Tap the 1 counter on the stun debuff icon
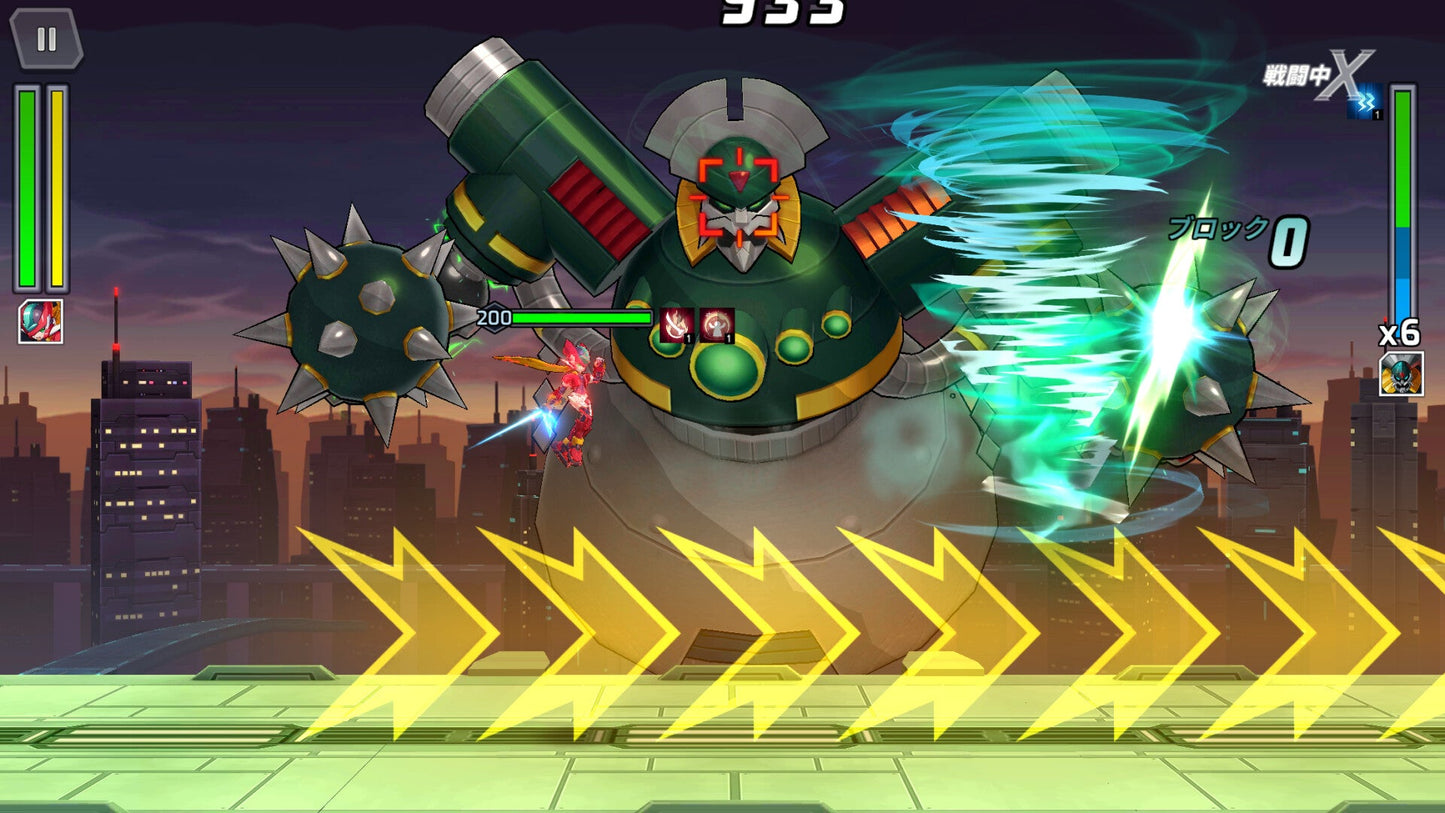 coord(728,339)
